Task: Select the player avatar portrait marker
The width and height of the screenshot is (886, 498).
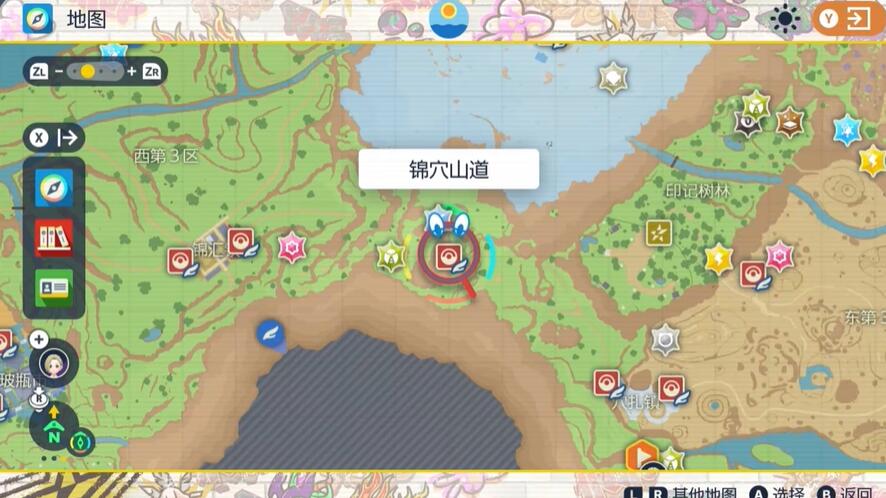Action: 54,365
